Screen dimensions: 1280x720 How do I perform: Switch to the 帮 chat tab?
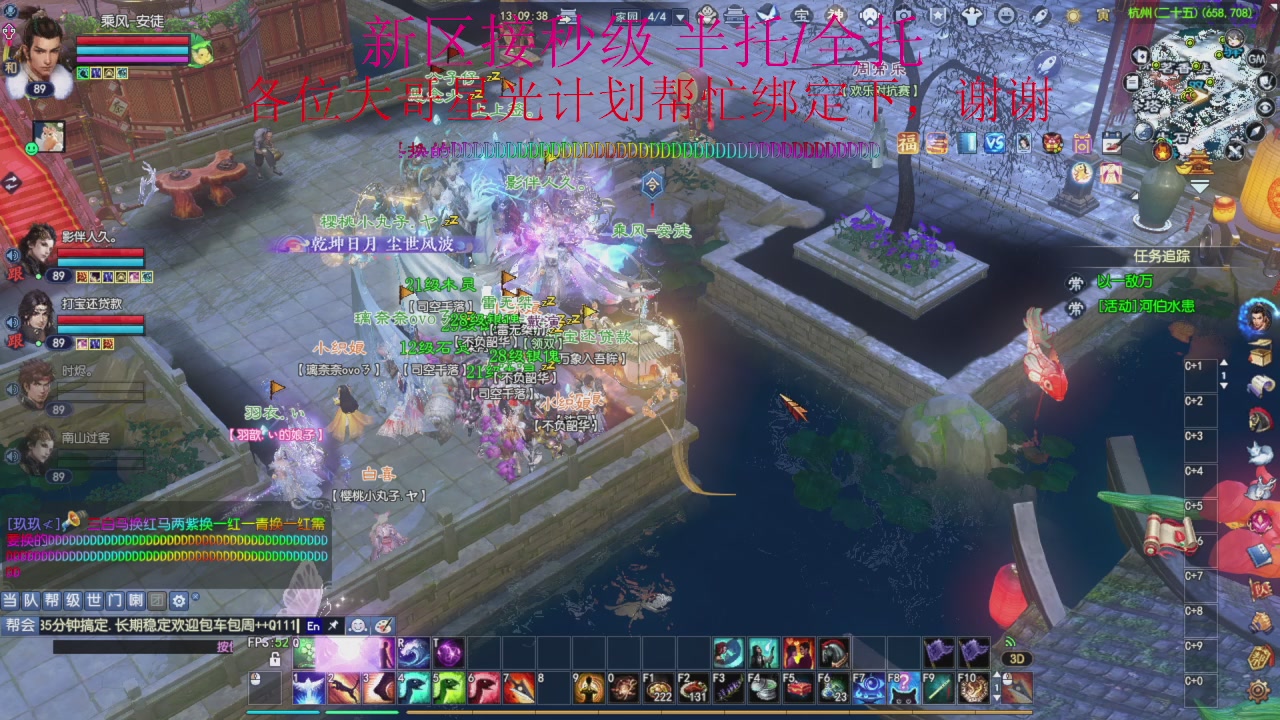click(51, 601)
